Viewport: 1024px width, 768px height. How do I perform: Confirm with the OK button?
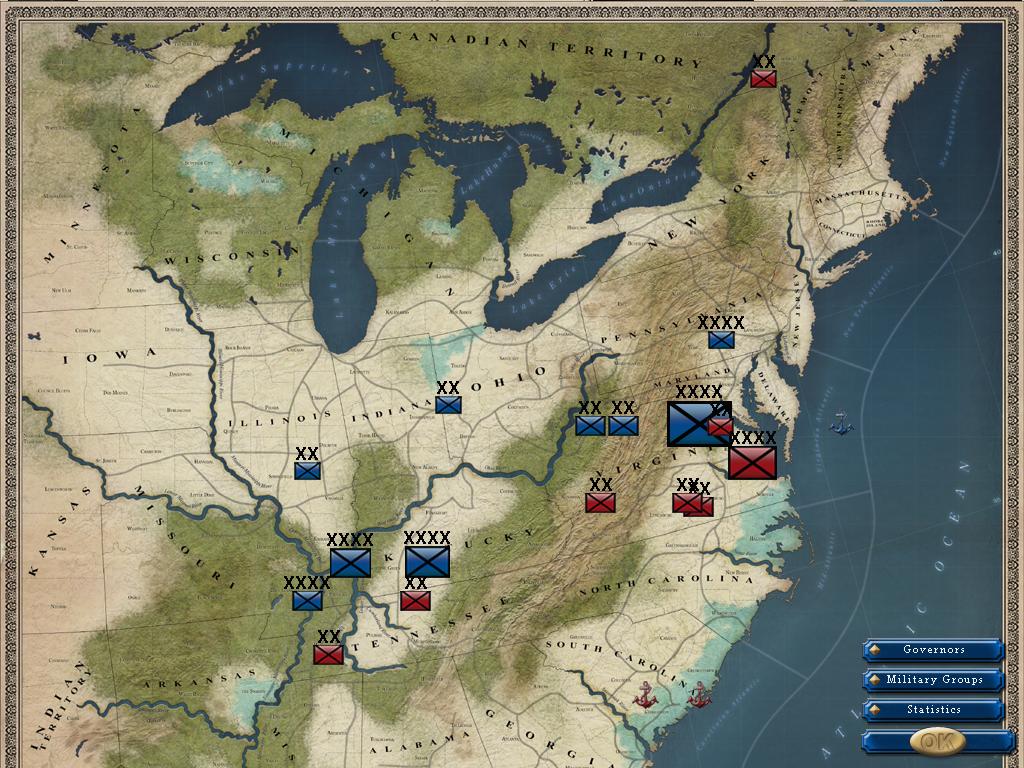[x=937, y=741]
